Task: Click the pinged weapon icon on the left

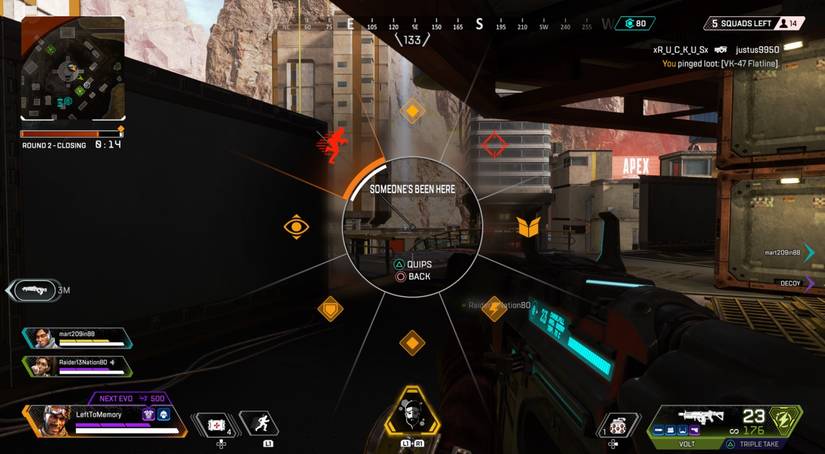Action: pyautogui.click(x=30, y=291)
